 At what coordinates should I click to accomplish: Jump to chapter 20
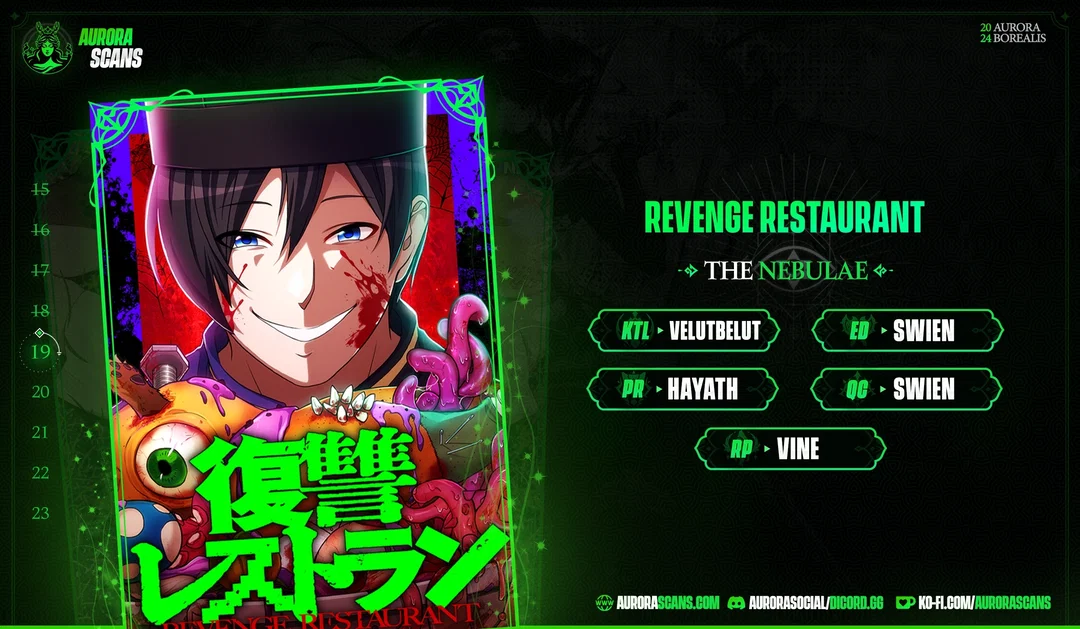pos(41,392)
